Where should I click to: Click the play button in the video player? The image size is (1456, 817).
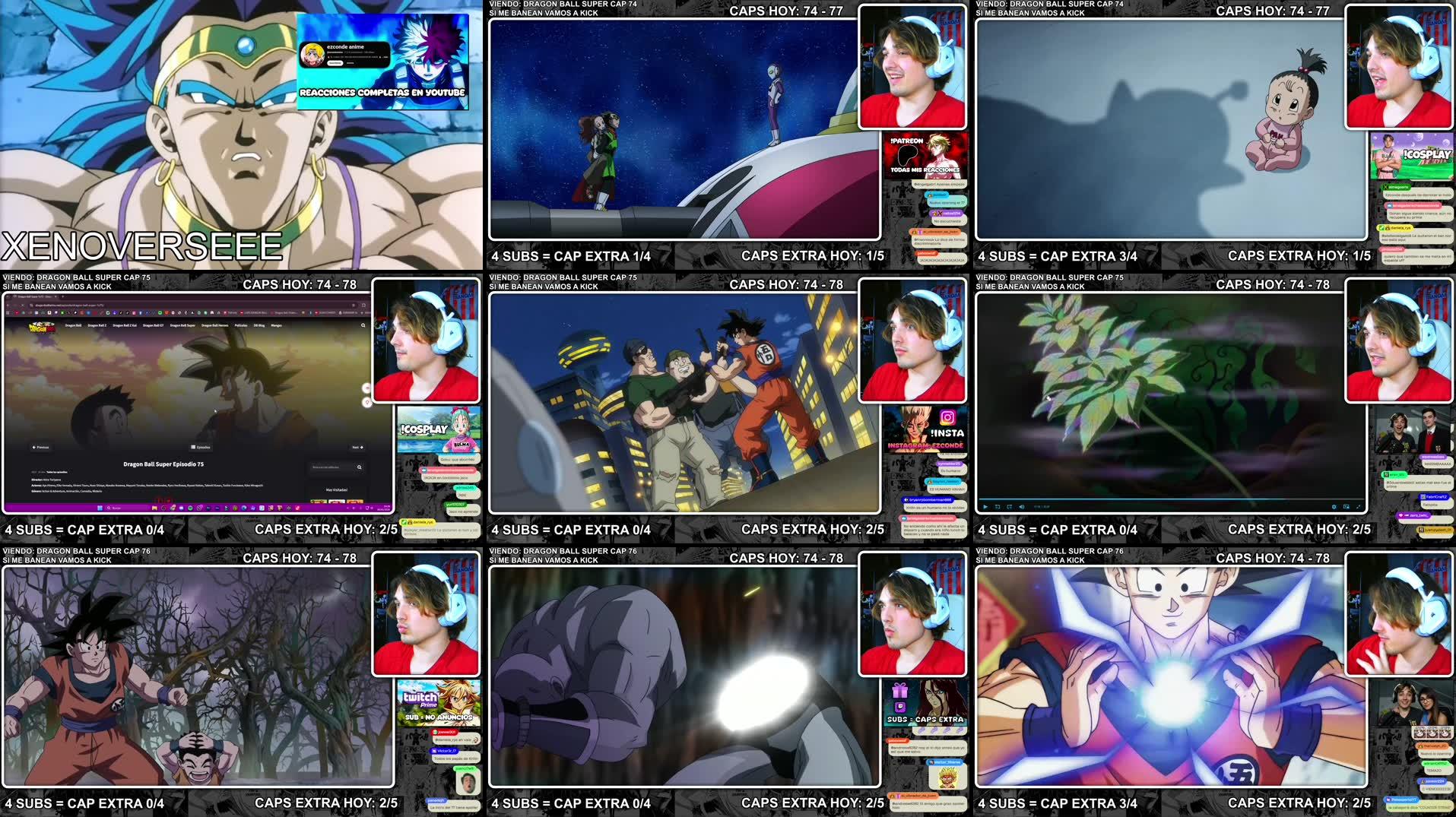coord(985,507)
